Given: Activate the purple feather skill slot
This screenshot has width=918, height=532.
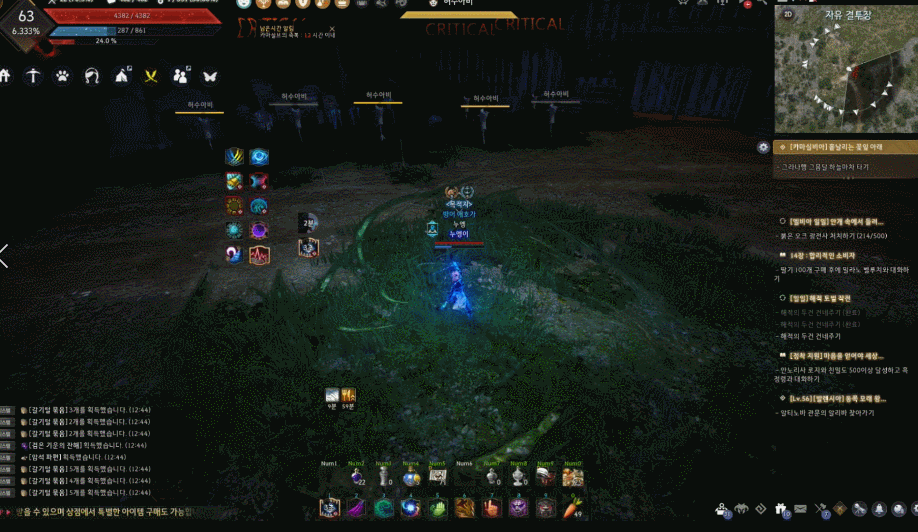Looking at the screenshot, I should click(357, 508).
